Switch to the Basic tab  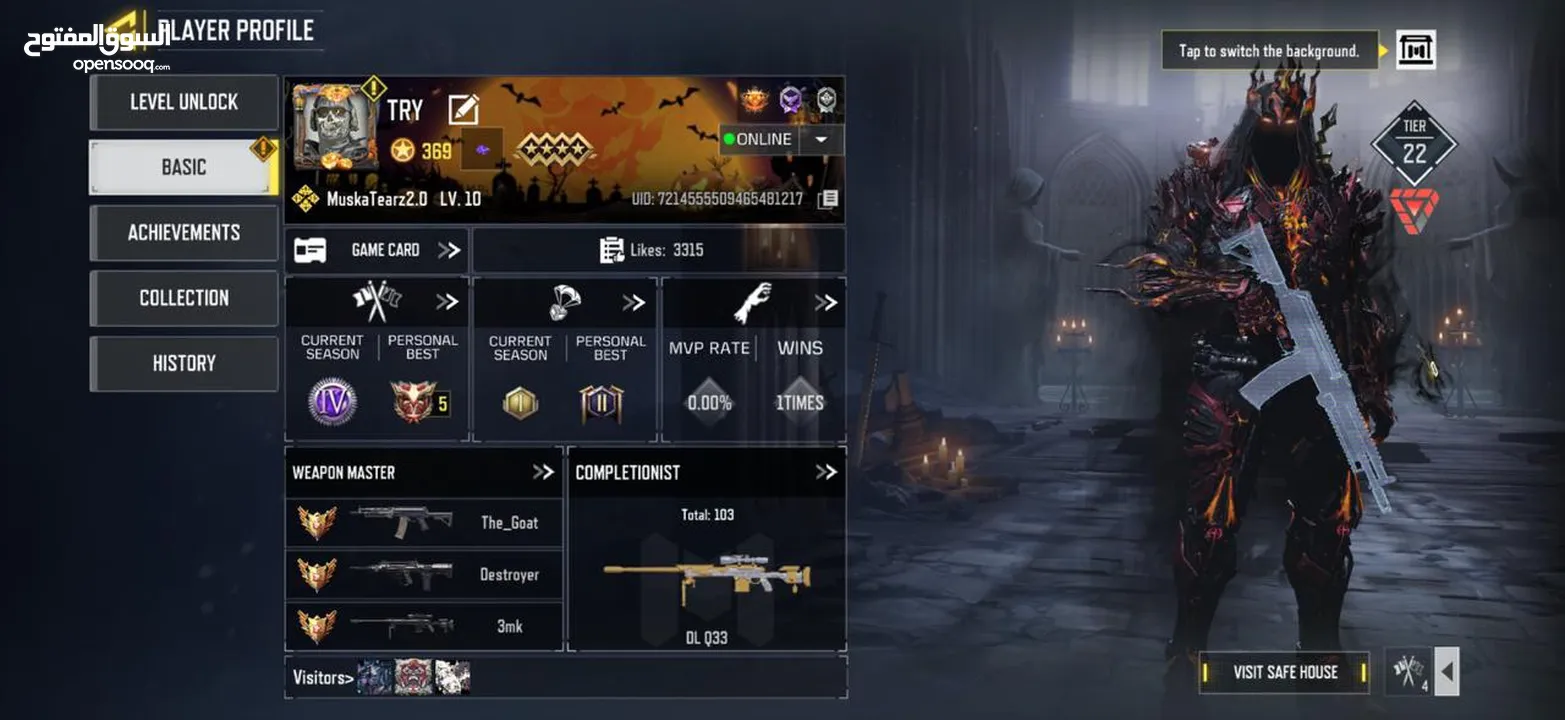pos(184,167)
